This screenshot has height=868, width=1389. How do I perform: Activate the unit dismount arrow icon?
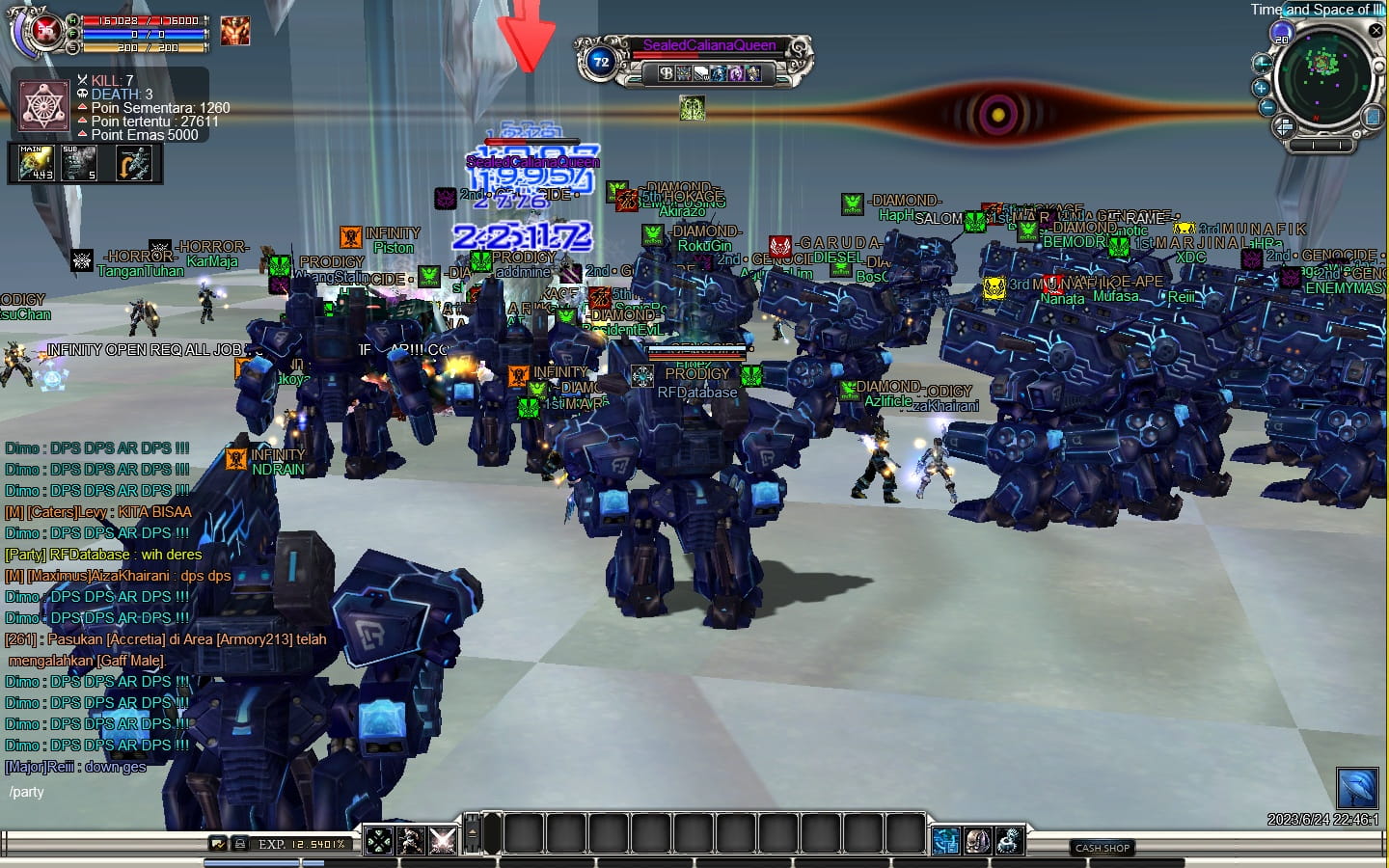click(135, 164)
